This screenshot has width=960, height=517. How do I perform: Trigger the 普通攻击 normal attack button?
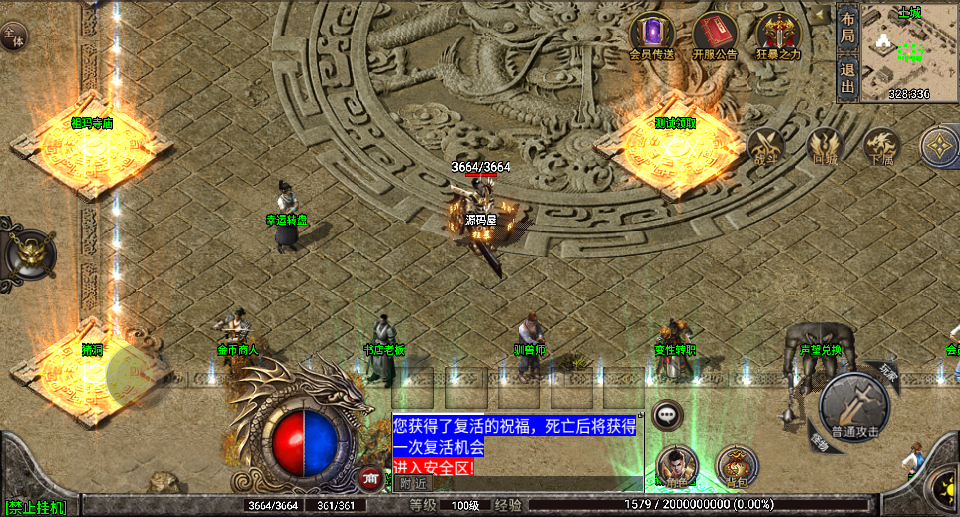click(853, 406)
